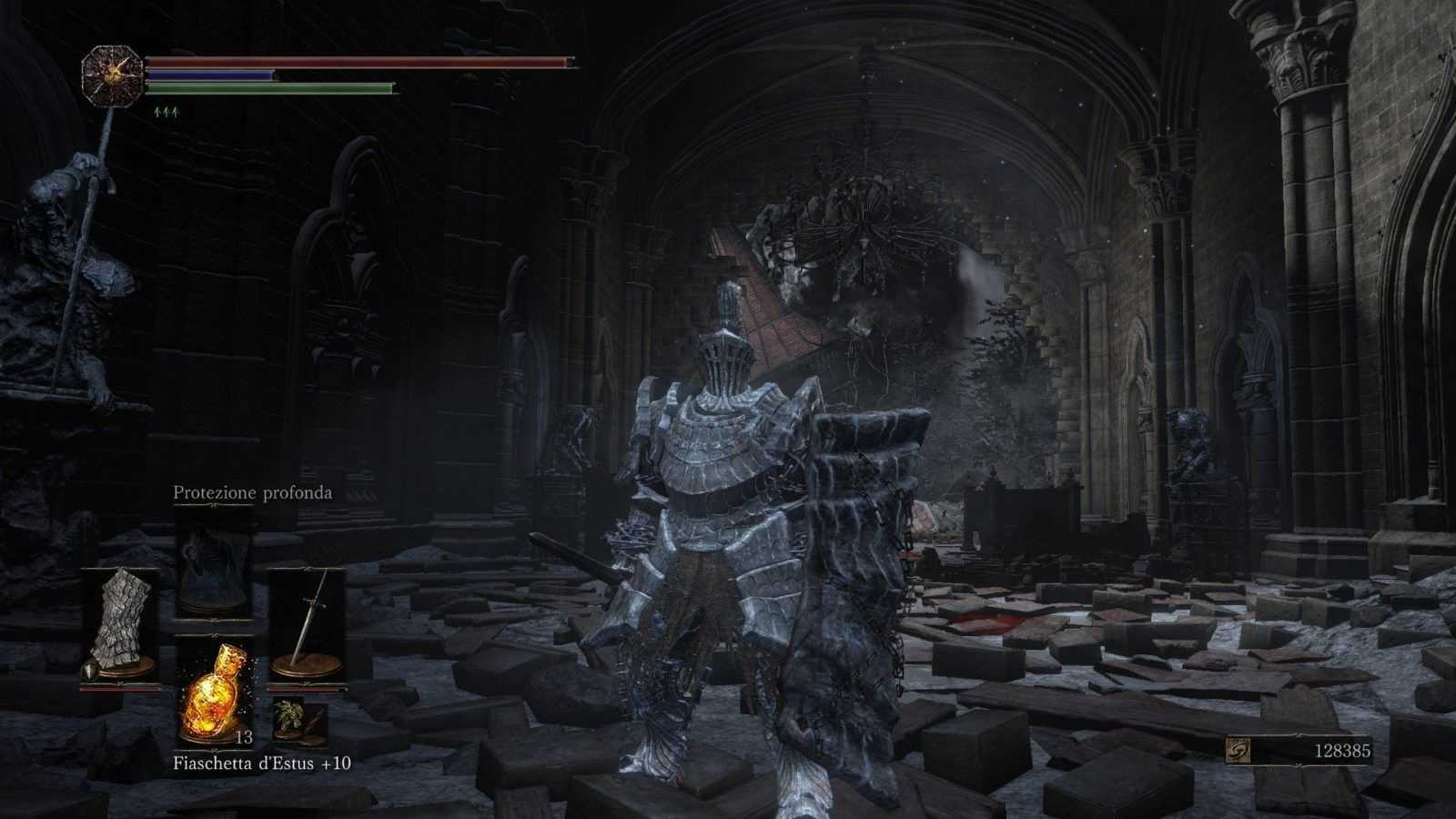Click the green arrows buff status icon

pos(167,112)
